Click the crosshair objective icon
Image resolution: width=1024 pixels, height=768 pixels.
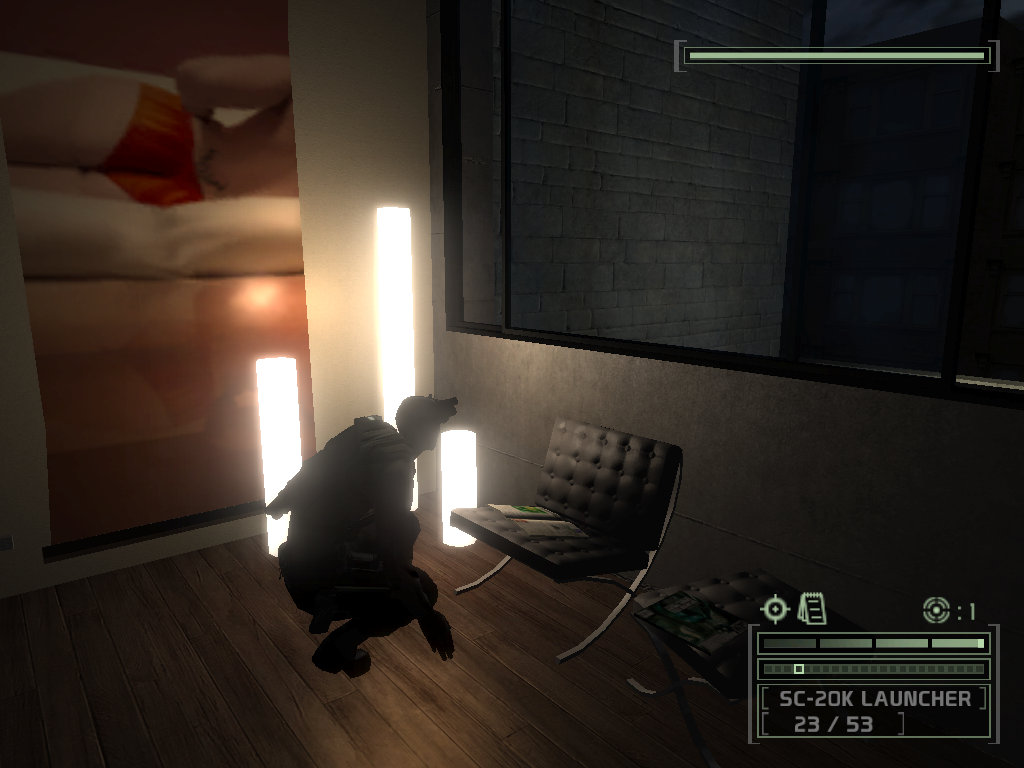(775, 608)
